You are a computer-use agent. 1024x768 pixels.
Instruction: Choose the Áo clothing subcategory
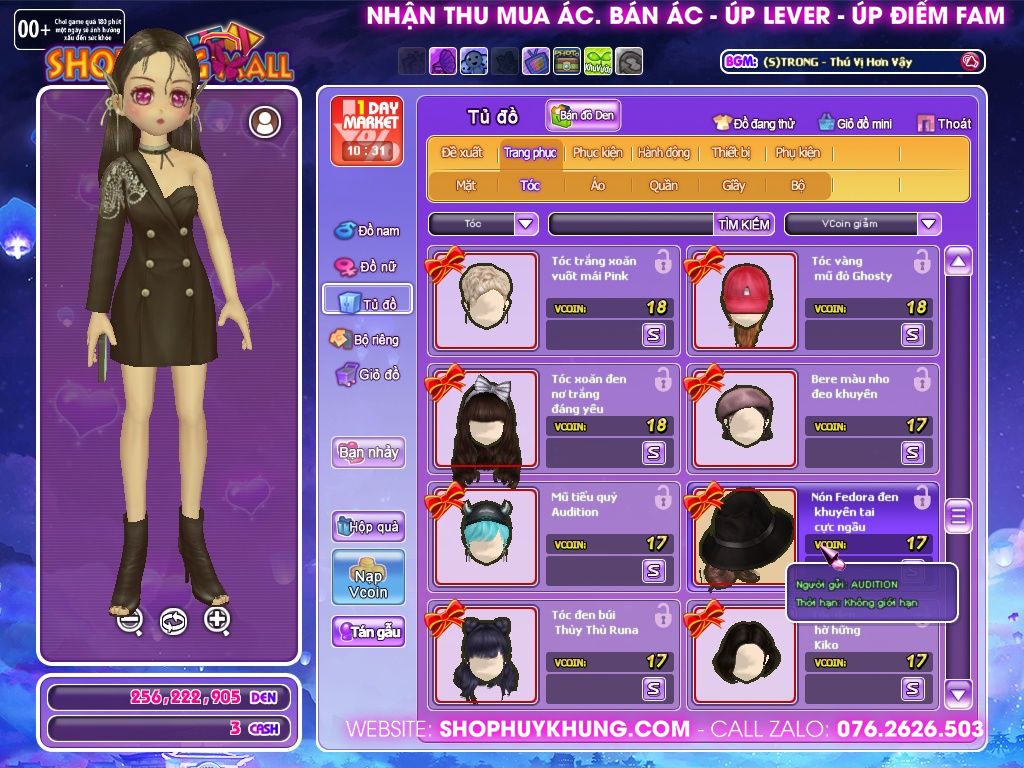tap(598, 185)
